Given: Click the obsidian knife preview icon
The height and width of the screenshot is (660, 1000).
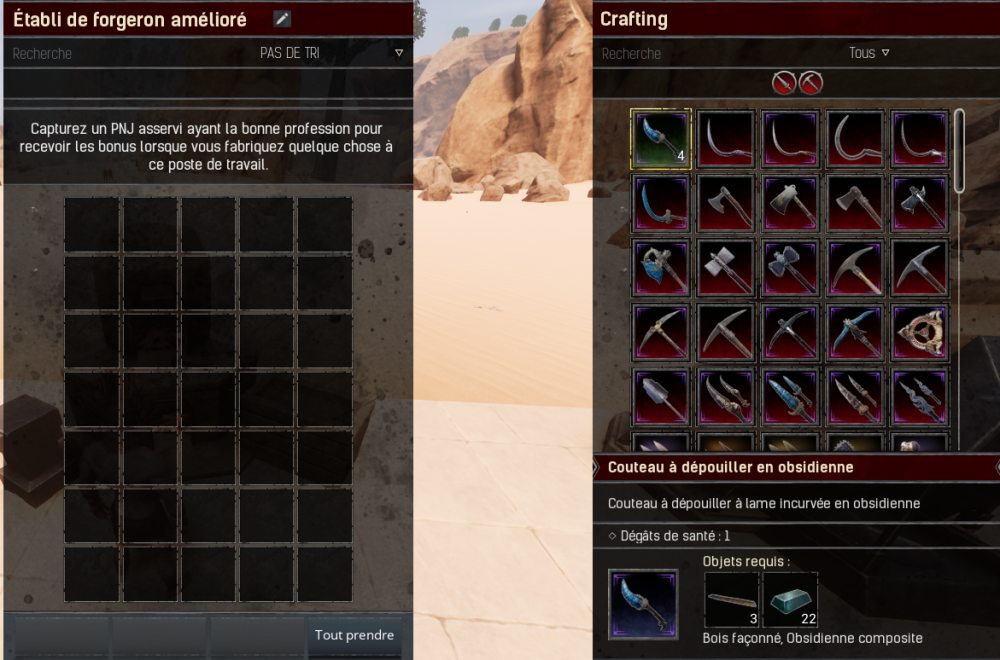Looking at the screenshot, I should tap(643, 604).
